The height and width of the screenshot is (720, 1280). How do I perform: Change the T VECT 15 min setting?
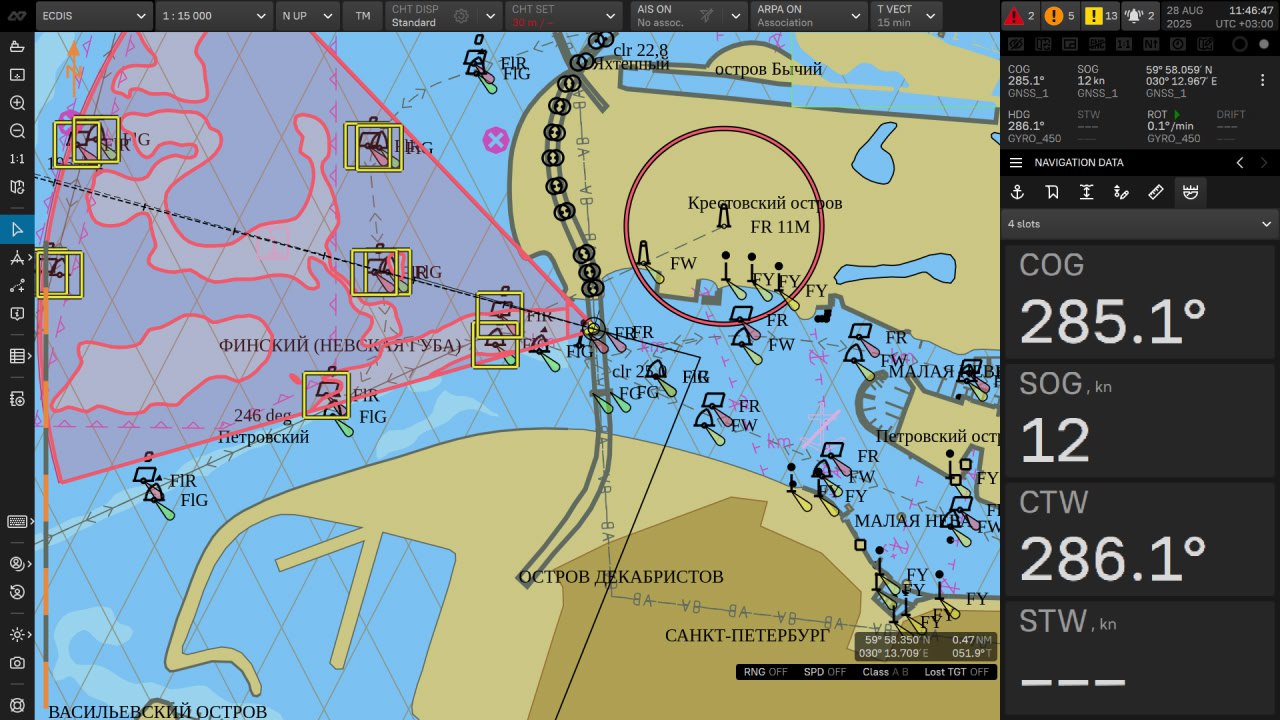(906, 16)
